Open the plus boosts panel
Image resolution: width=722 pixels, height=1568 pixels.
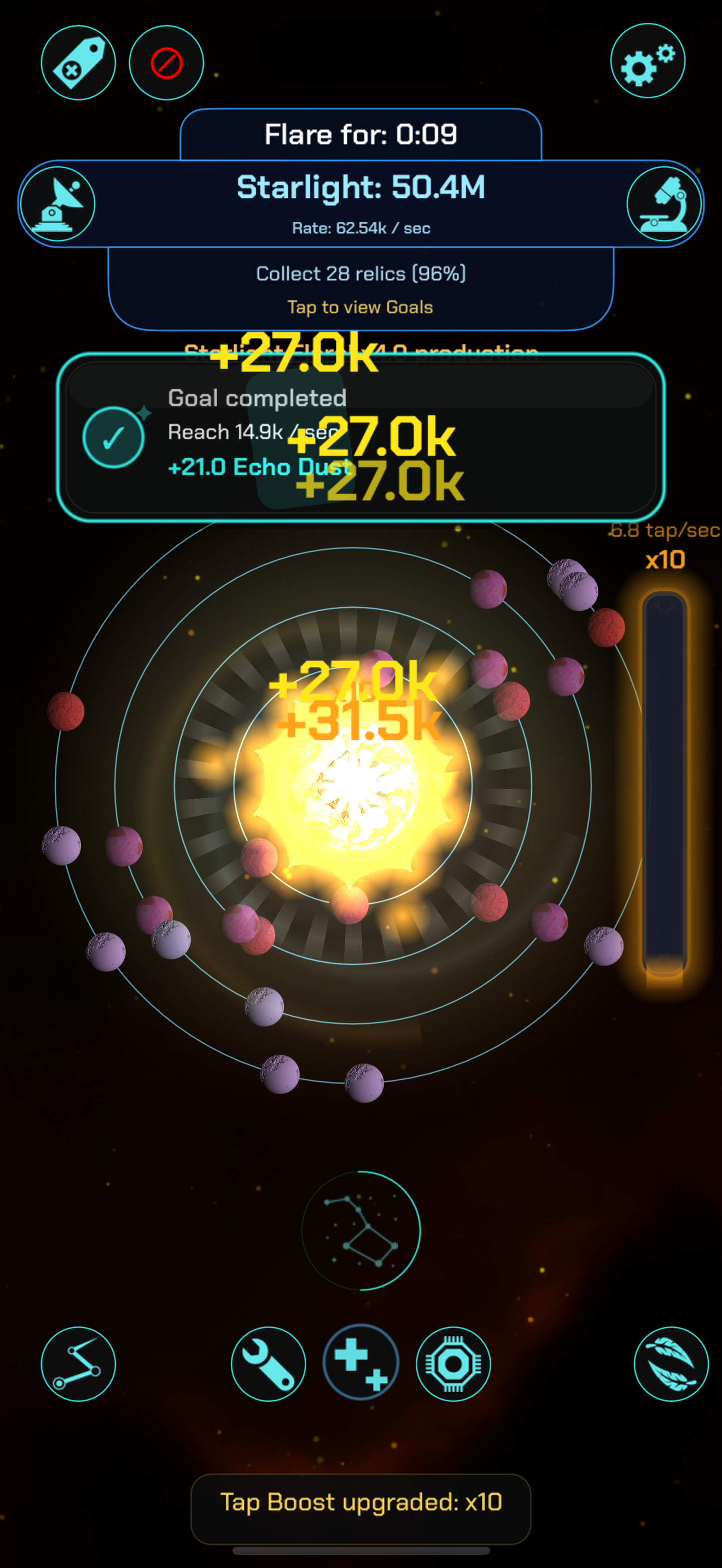360,1364
